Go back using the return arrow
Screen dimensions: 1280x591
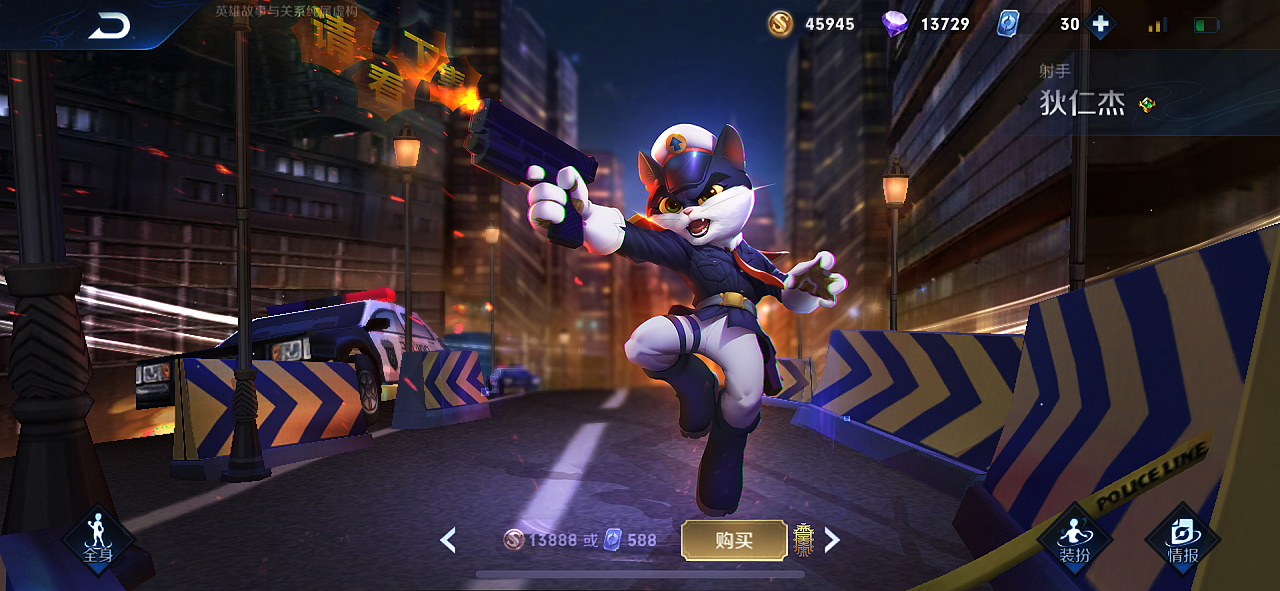pos(109,26)
